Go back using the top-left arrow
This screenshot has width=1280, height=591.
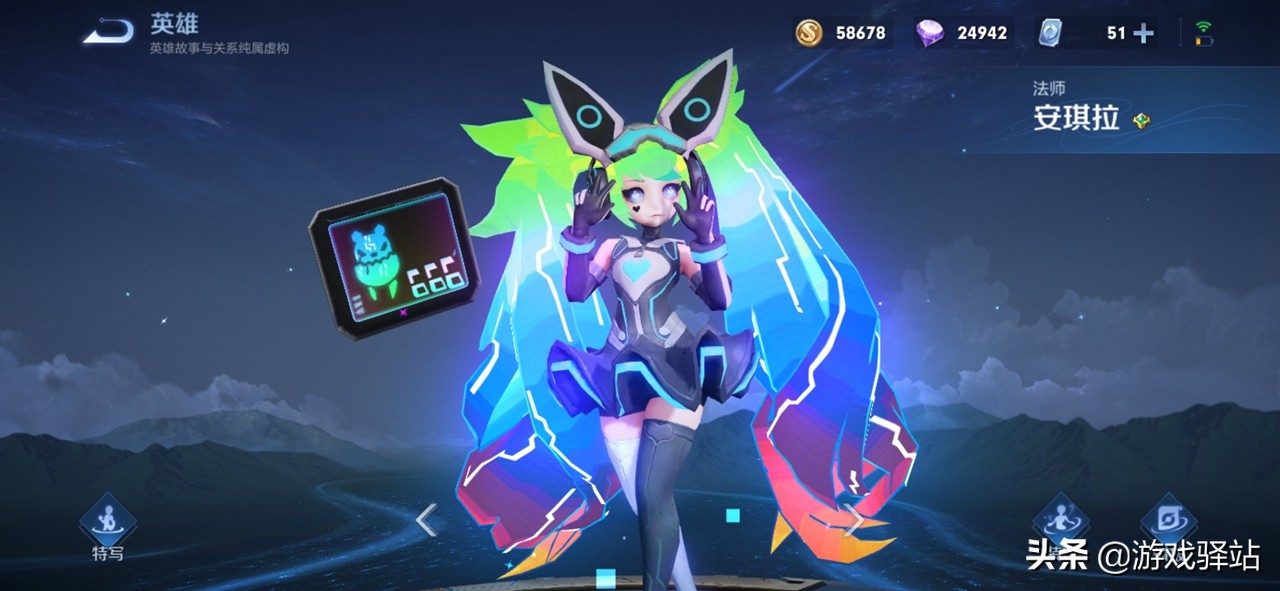tap(108, 32)
